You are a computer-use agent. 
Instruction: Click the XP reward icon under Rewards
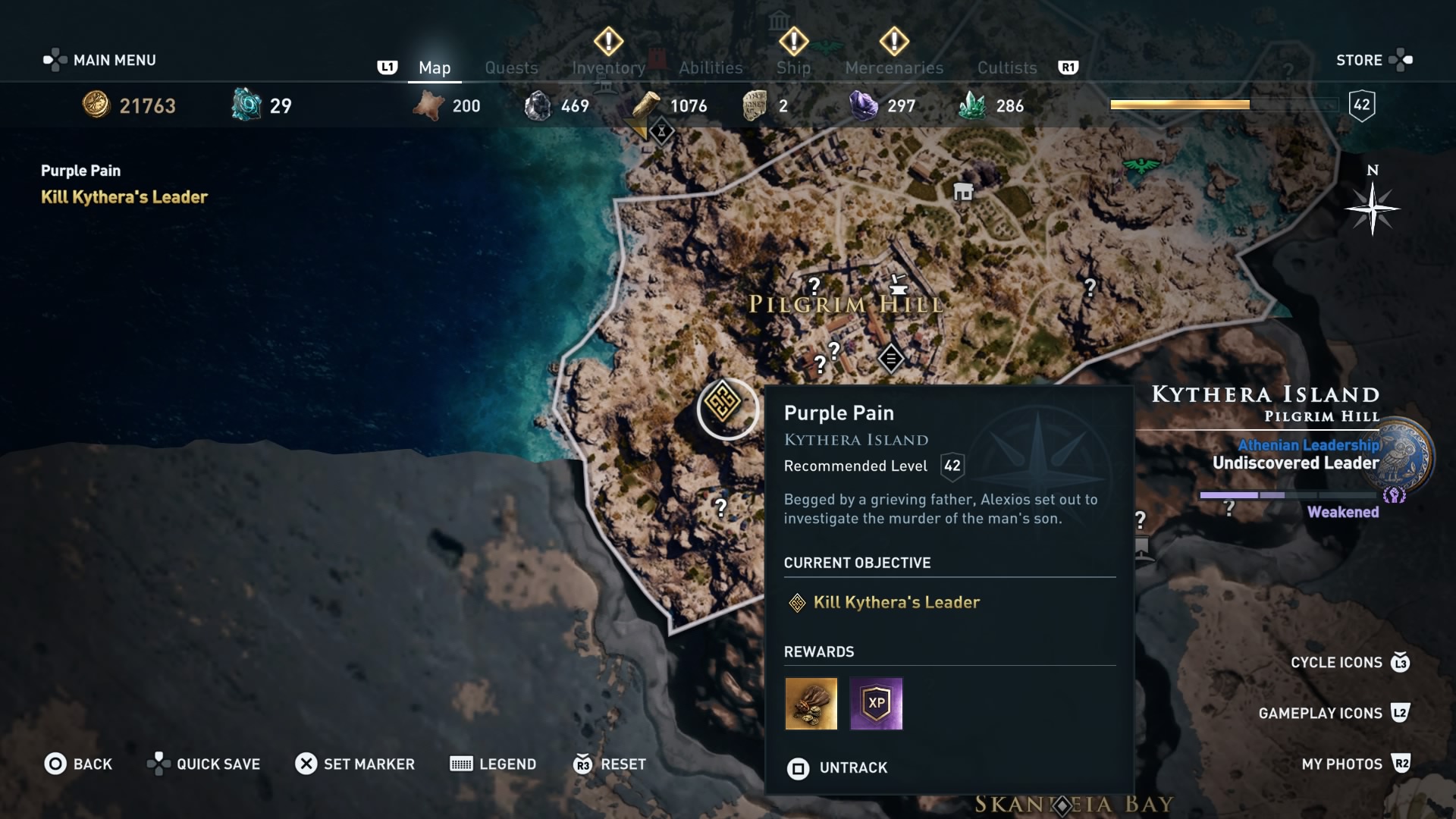[x=877, y=704]
